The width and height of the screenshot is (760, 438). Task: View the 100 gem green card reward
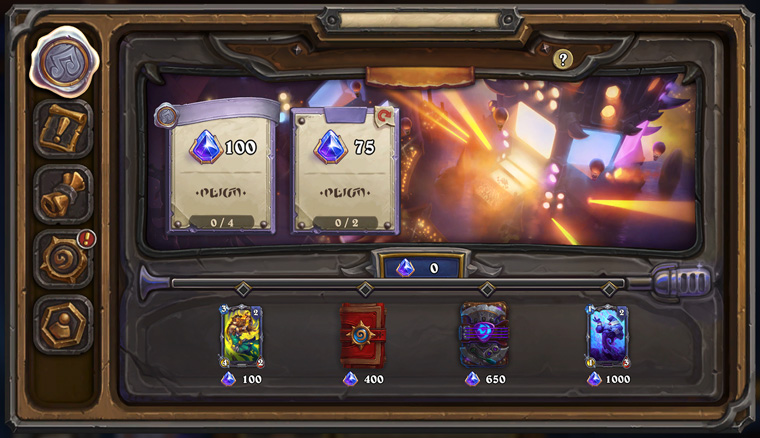click(241, 337)
